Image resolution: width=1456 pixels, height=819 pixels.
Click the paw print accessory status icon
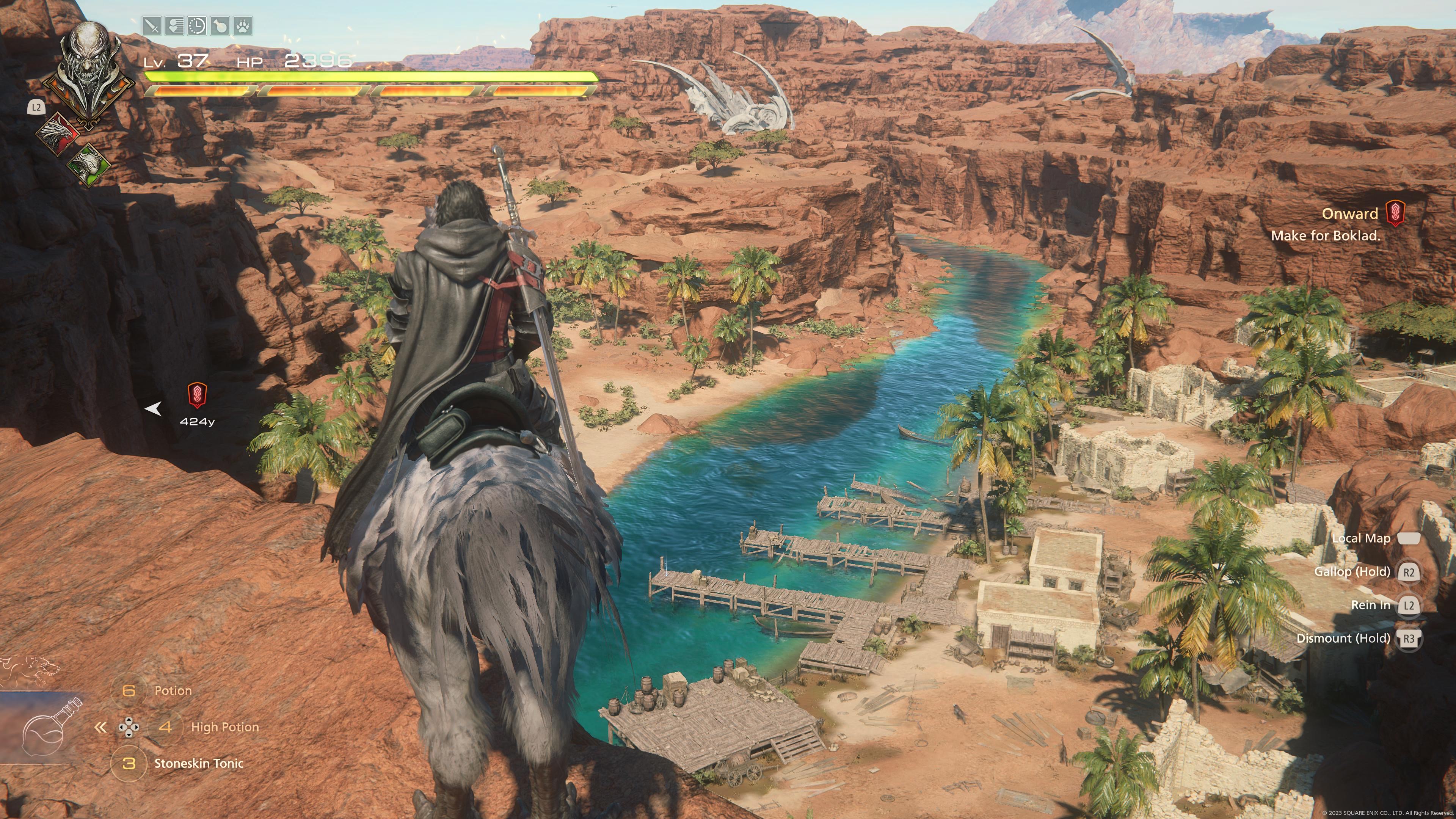[243, 26]
